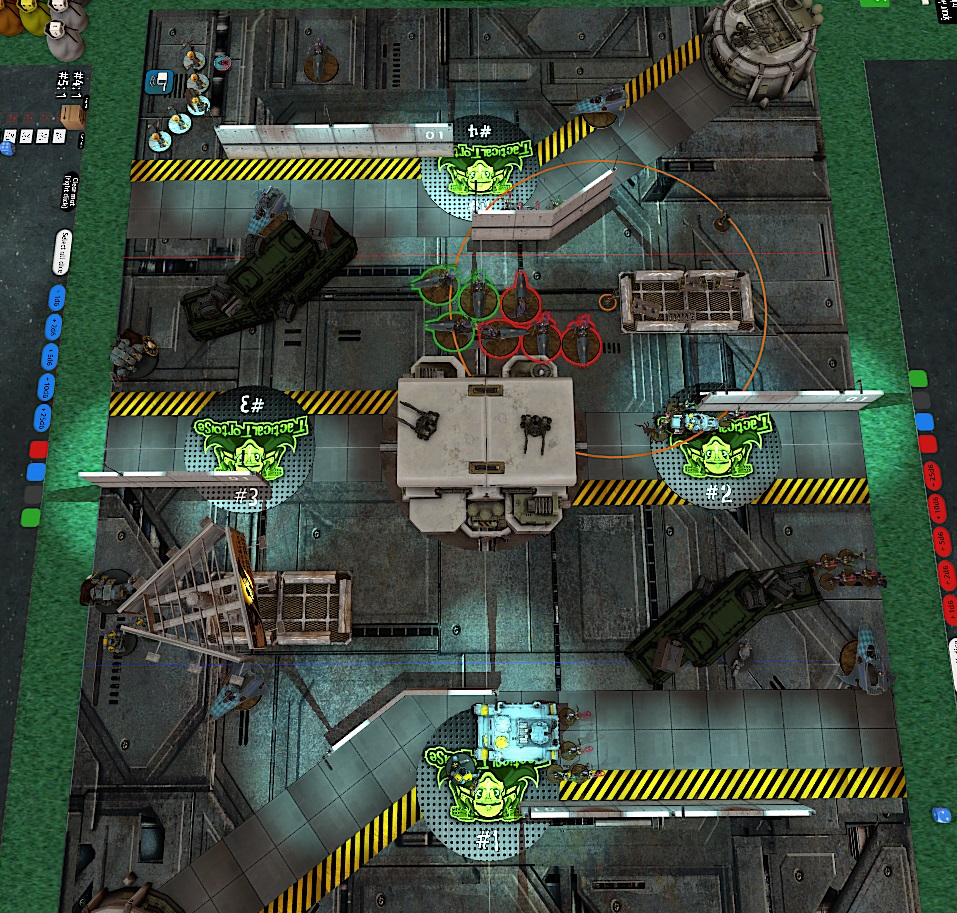Add one die with the blue +1d6 button
Image resolution: width=957 pixels, height=913 pixels.
[56, 299]
